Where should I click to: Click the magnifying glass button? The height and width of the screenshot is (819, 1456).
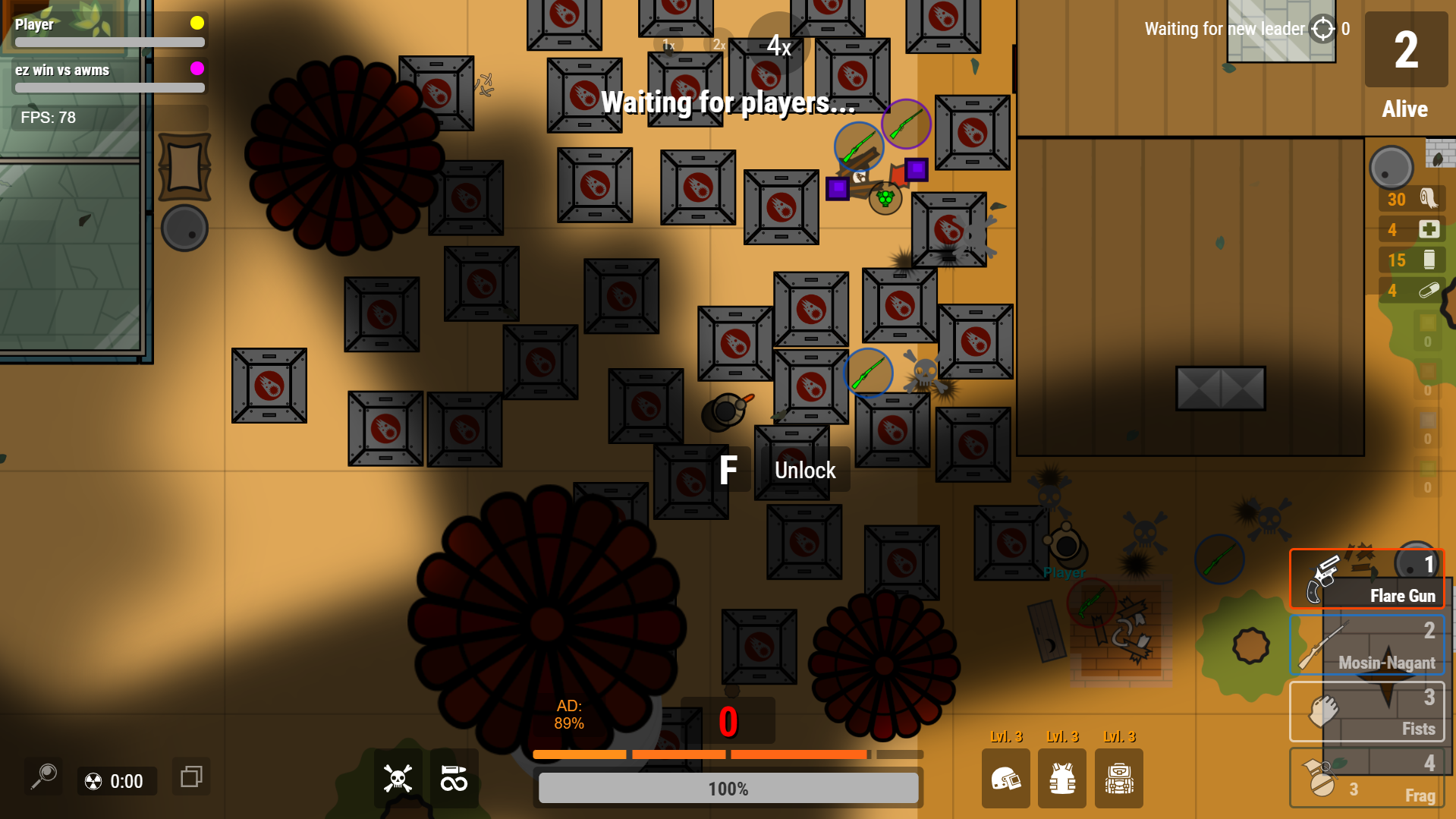[x=44, y=776]
